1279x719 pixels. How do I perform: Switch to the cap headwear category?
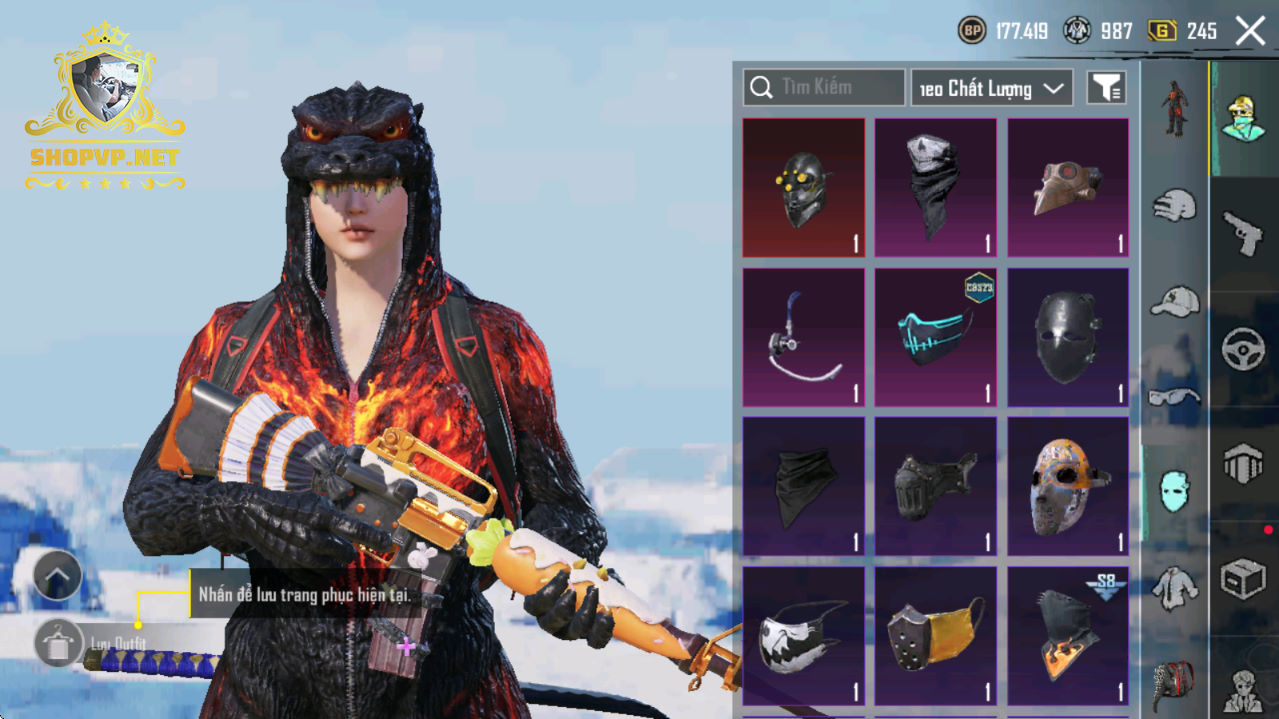[x=1174, y=301]
